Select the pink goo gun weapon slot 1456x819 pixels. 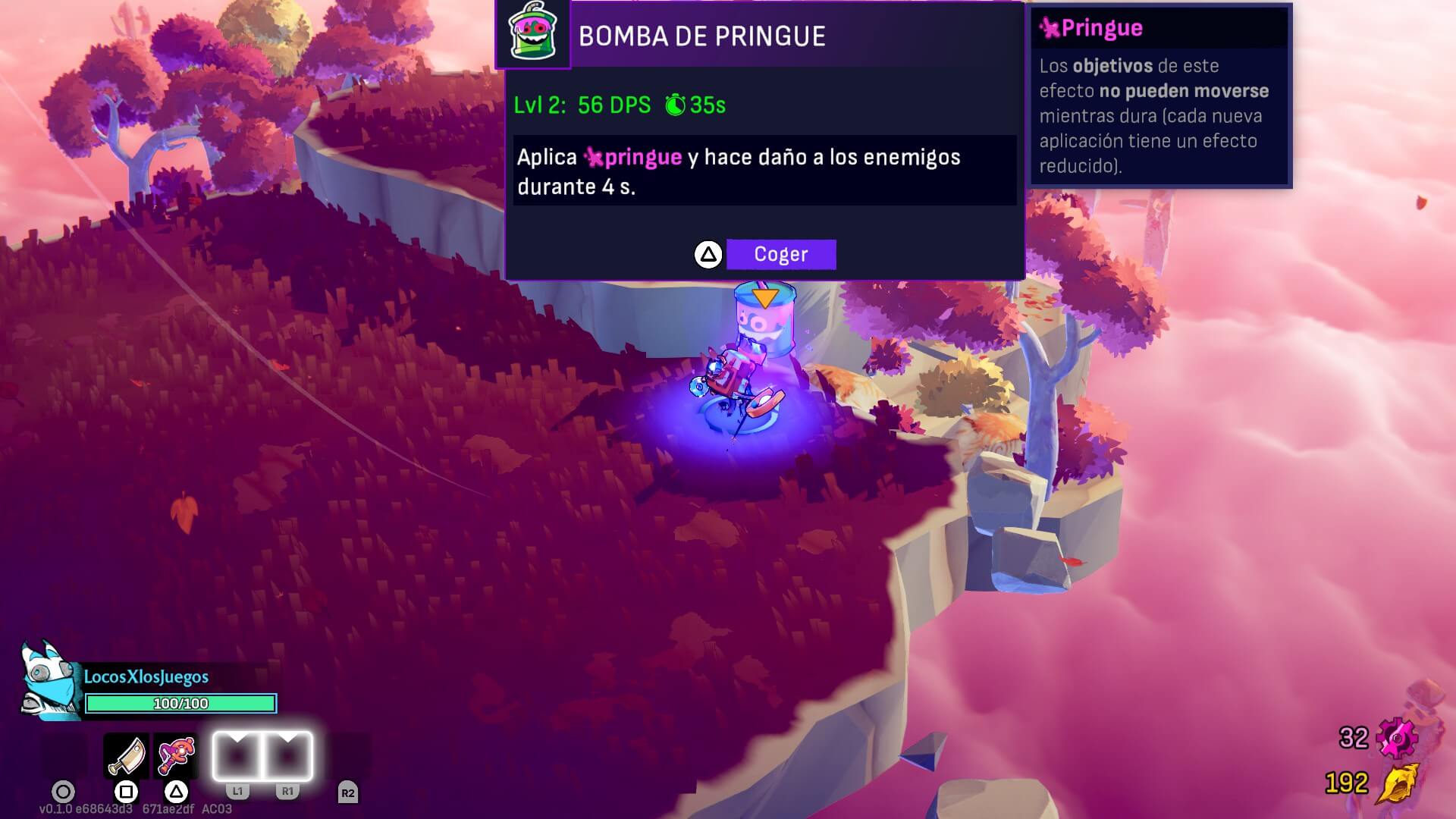pyautogui.click(x=176, y=756)
